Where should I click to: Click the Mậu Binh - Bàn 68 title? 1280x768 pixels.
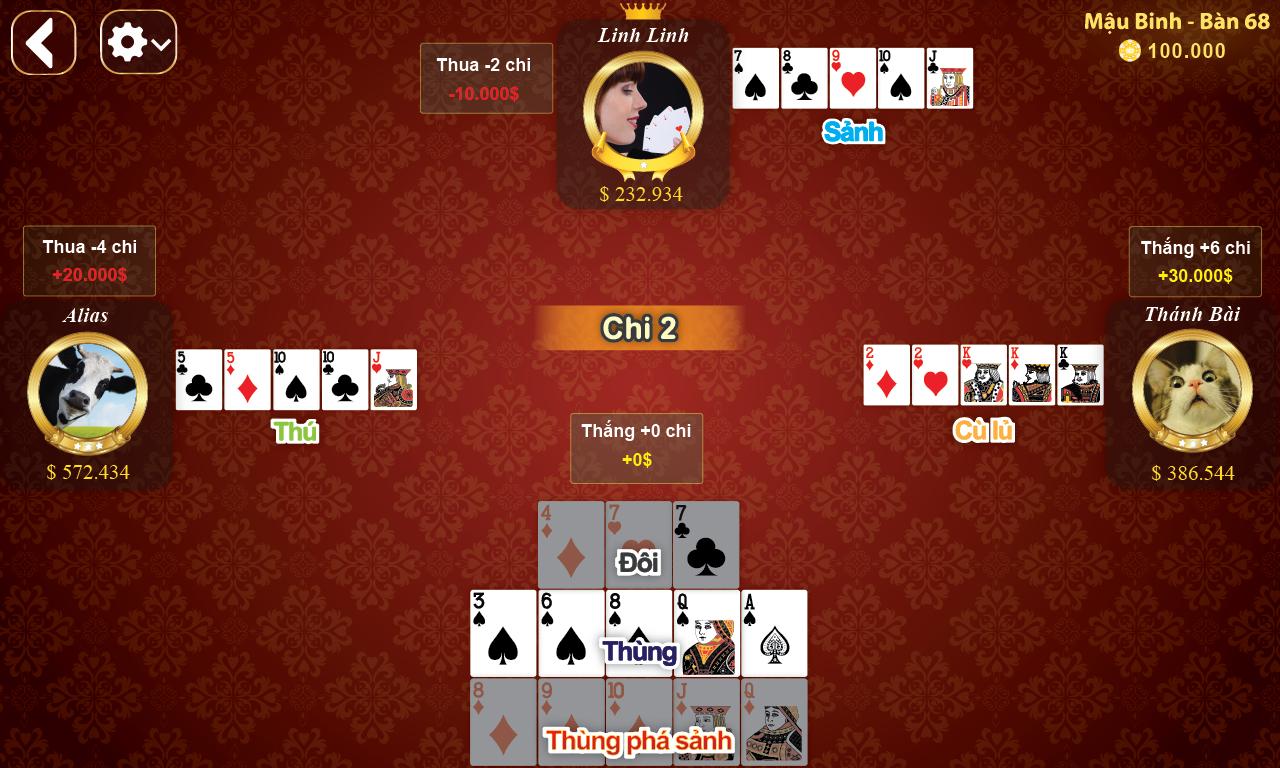click(1176, 20)
